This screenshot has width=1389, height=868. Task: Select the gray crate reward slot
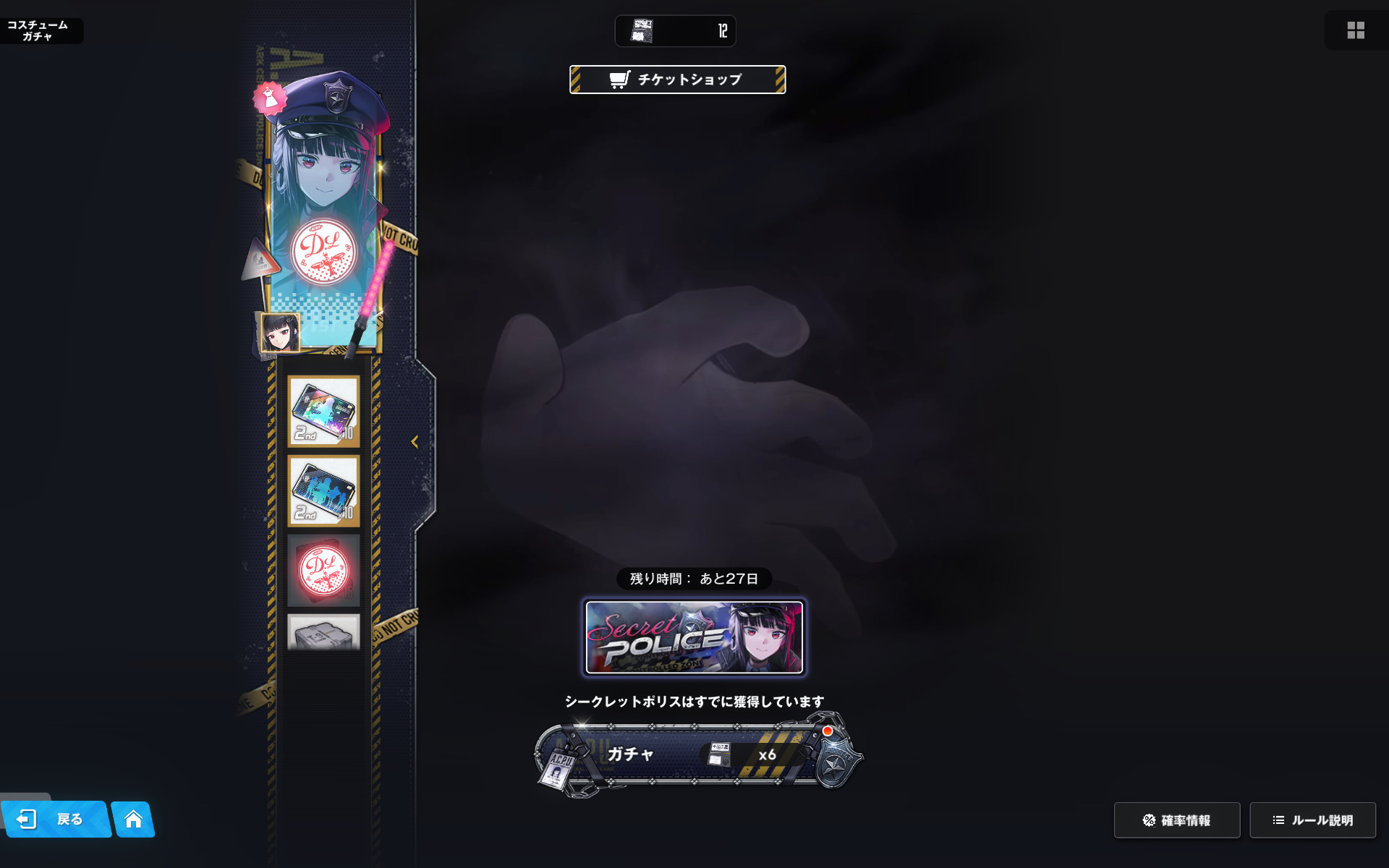coord(323,633)
